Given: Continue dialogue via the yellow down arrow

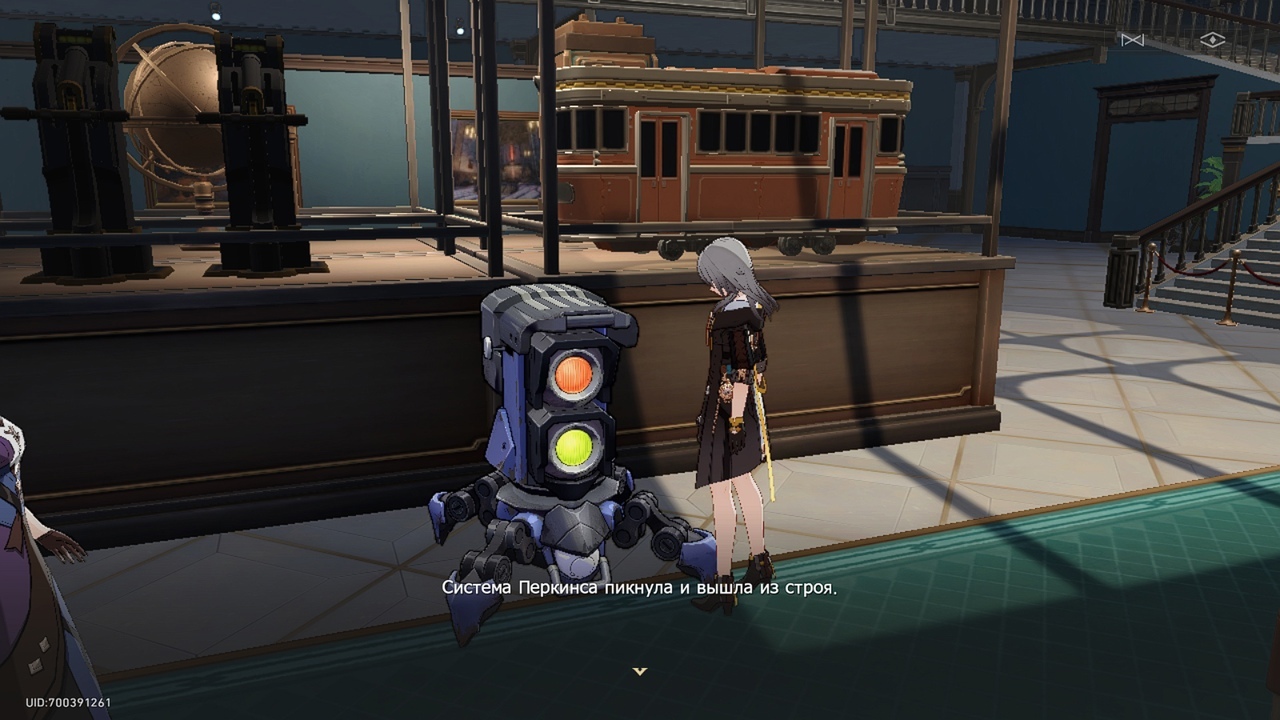Looking at the screenshot, I should 640,671.
